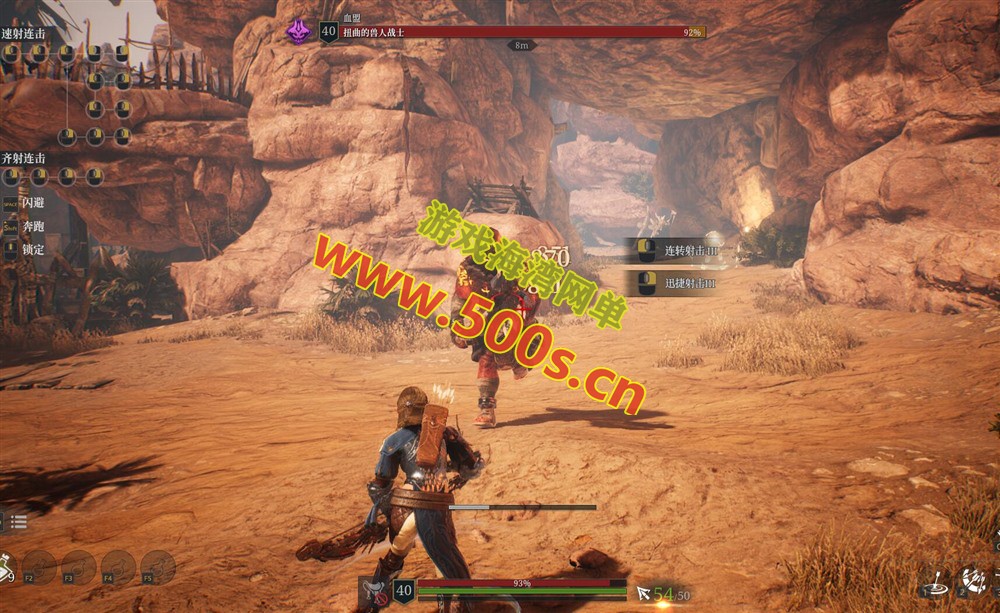1000x613 pixels.
Task: Use the consumable slot showing 9
Action: [x=7, y=567]
